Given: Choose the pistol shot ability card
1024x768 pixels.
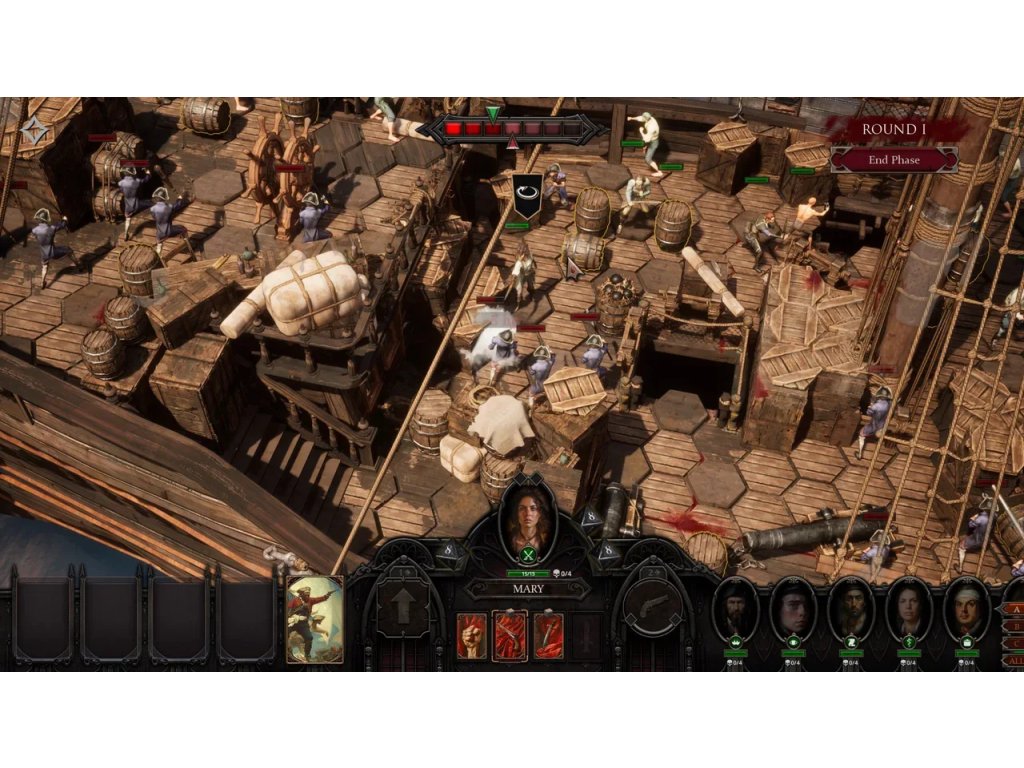Looking at the screenshot, I should tap(510, 635).
